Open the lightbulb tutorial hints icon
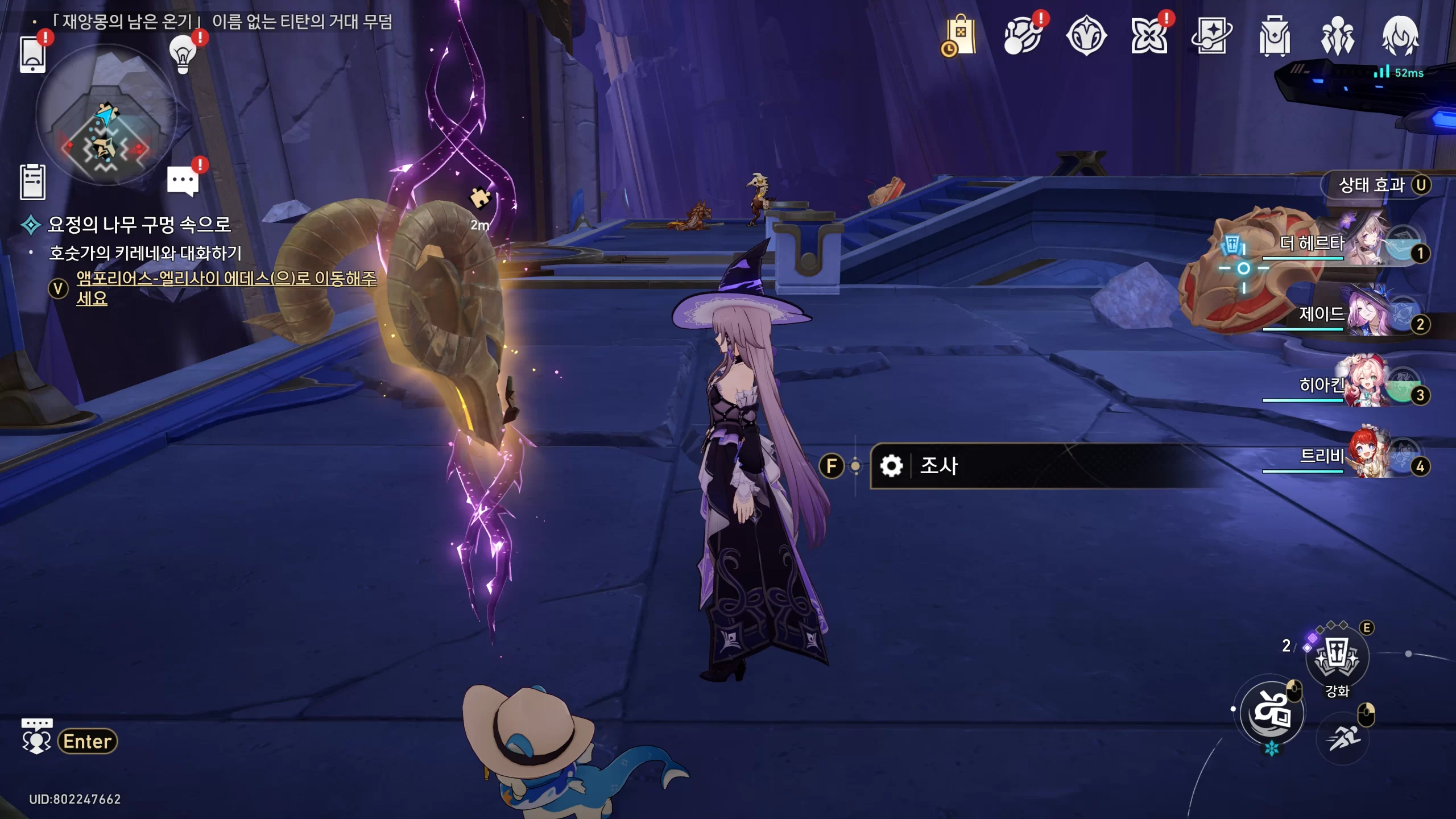 [183, 55]
